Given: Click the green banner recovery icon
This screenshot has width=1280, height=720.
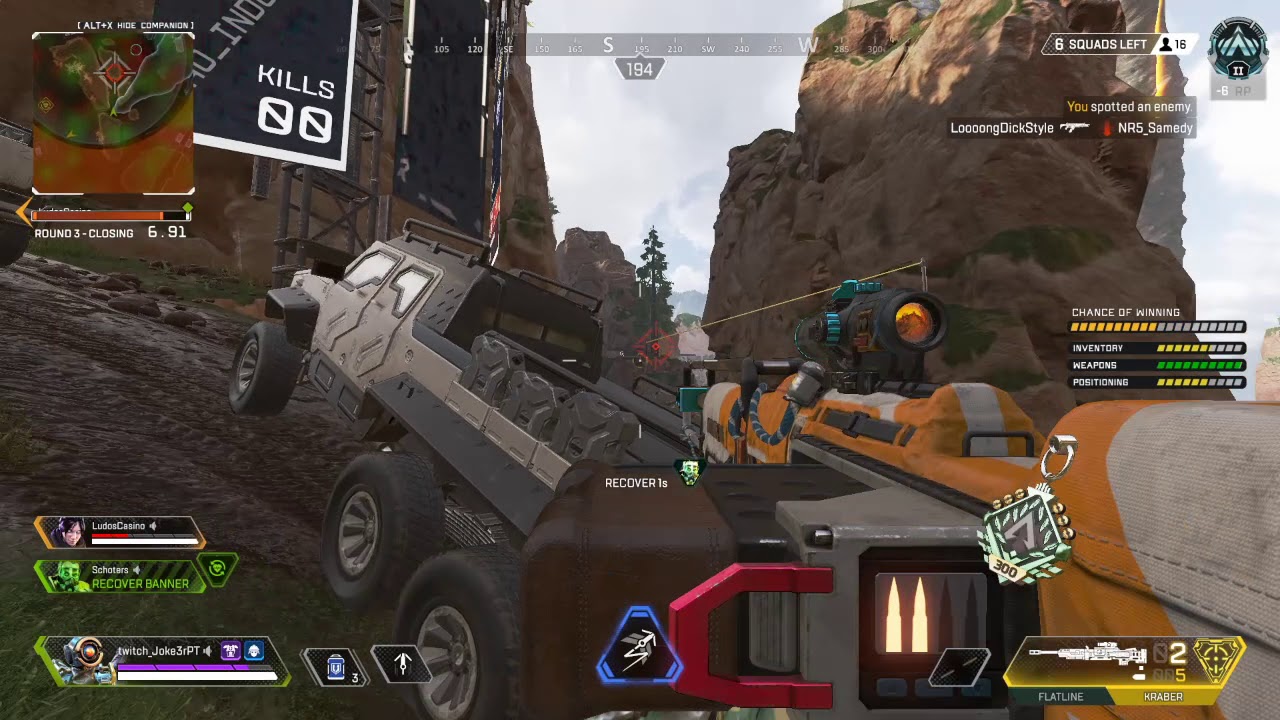Looking at the screenshot, I should click(217, 569).
